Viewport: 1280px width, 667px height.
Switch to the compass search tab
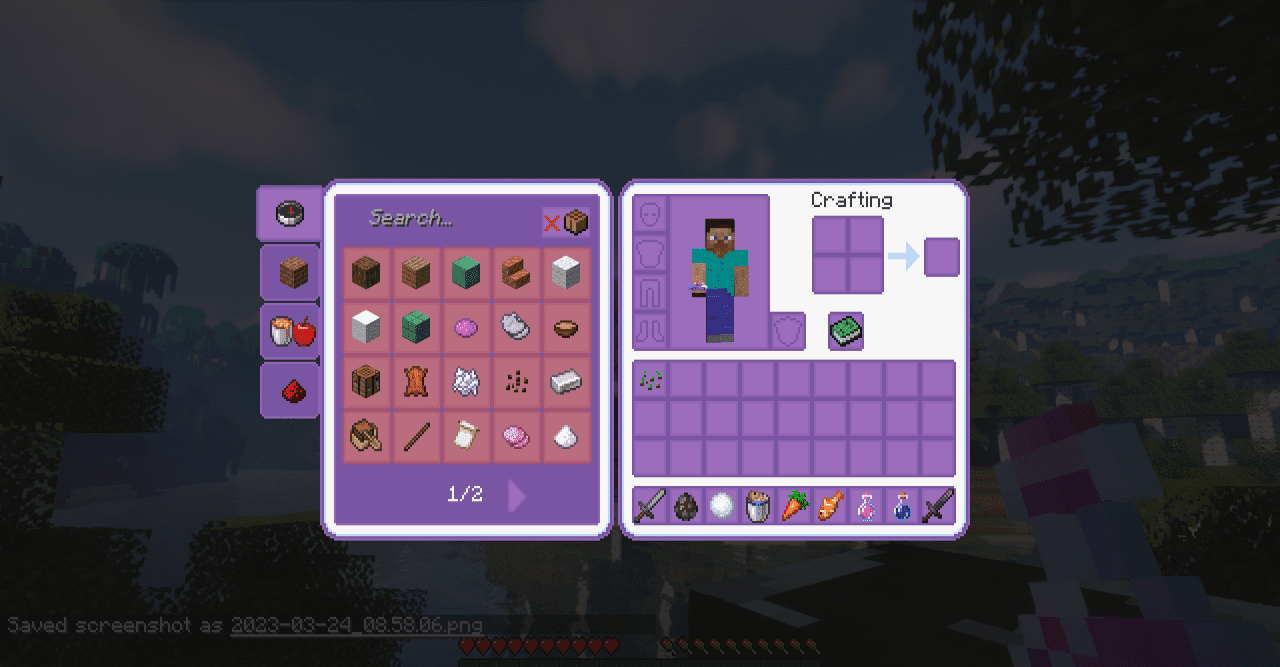pos(289,213)
